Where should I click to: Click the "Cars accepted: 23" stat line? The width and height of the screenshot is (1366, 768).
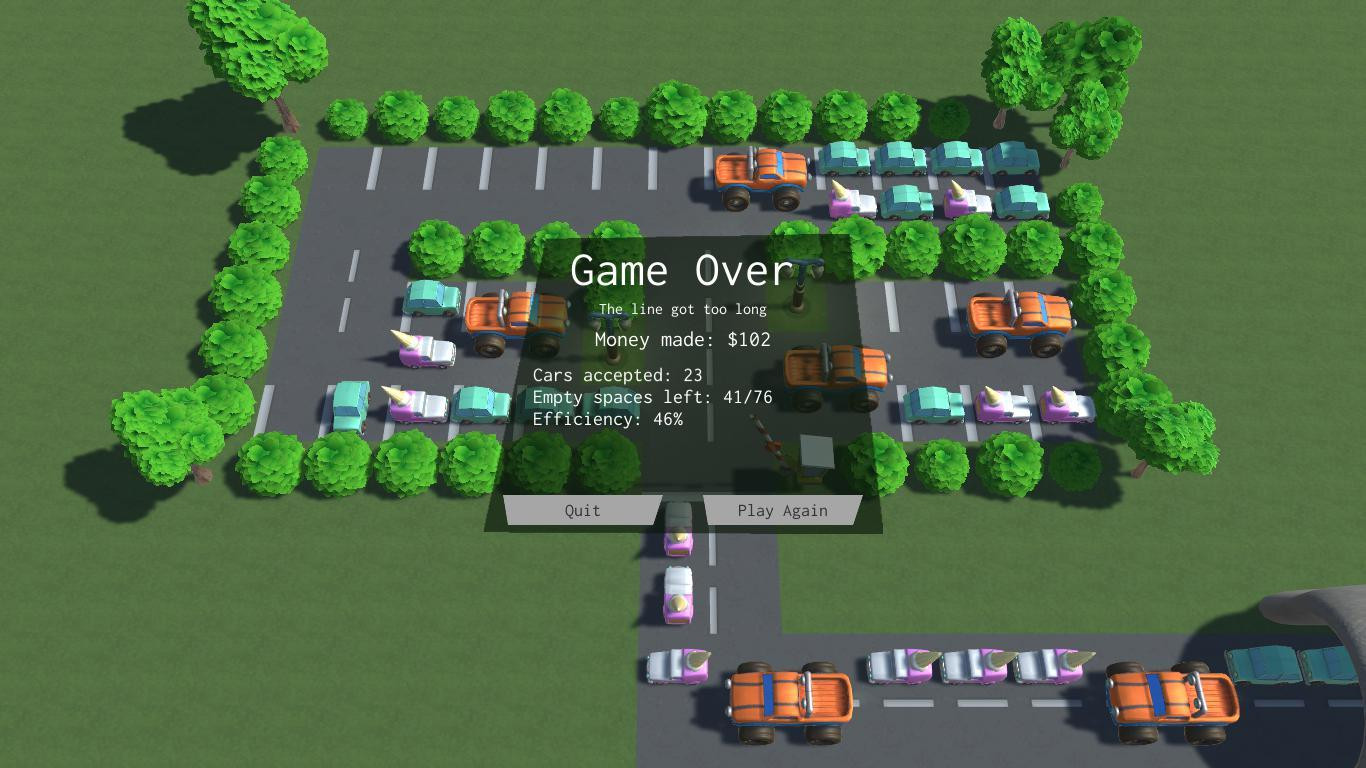pos(618,375)
